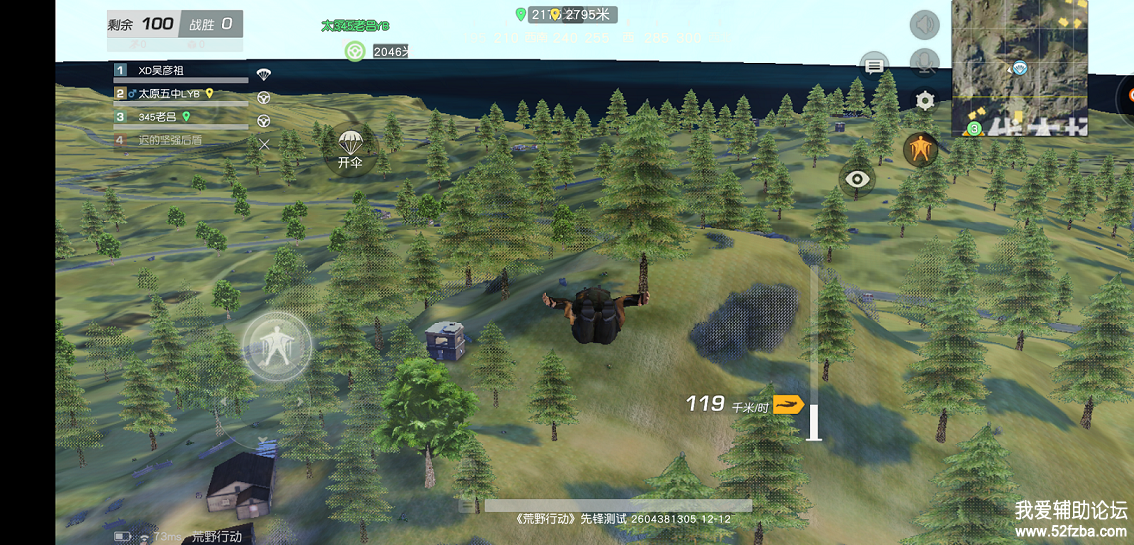Toggle the speaker sound icon
Viewport: 1134px width, 545px height.
coord(924,25)
